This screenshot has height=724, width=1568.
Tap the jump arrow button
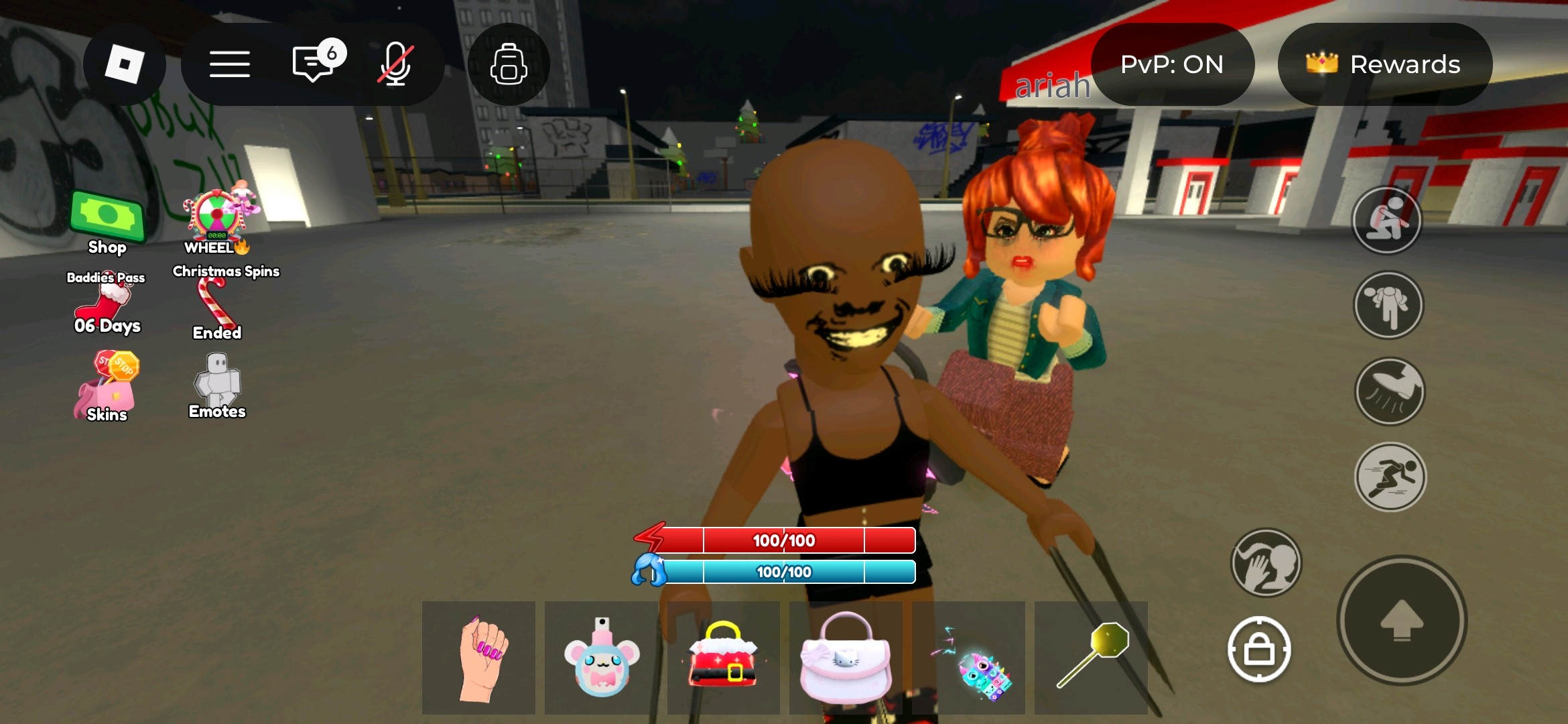(x=1402, y=620)
